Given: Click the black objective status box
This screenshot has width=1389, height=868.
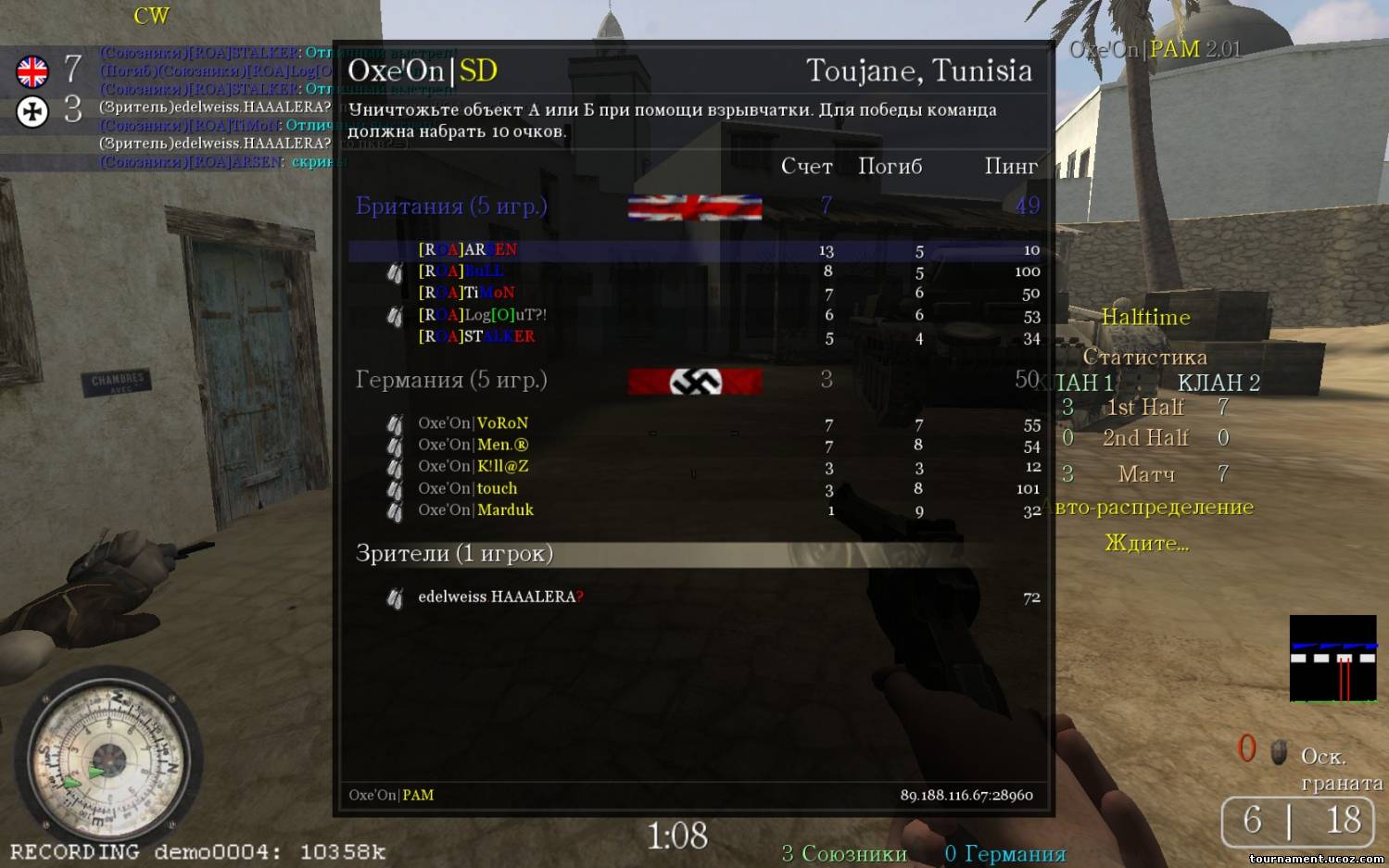Looking at the screenshot, I should click(1332, 659).
